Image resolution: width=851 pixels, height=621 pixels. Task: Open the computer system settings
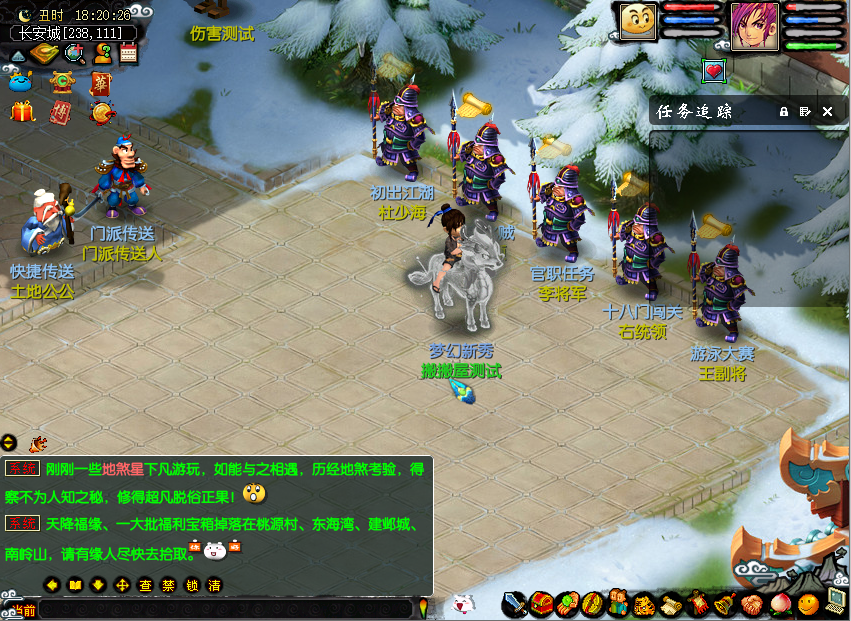(x=835, y=604)
